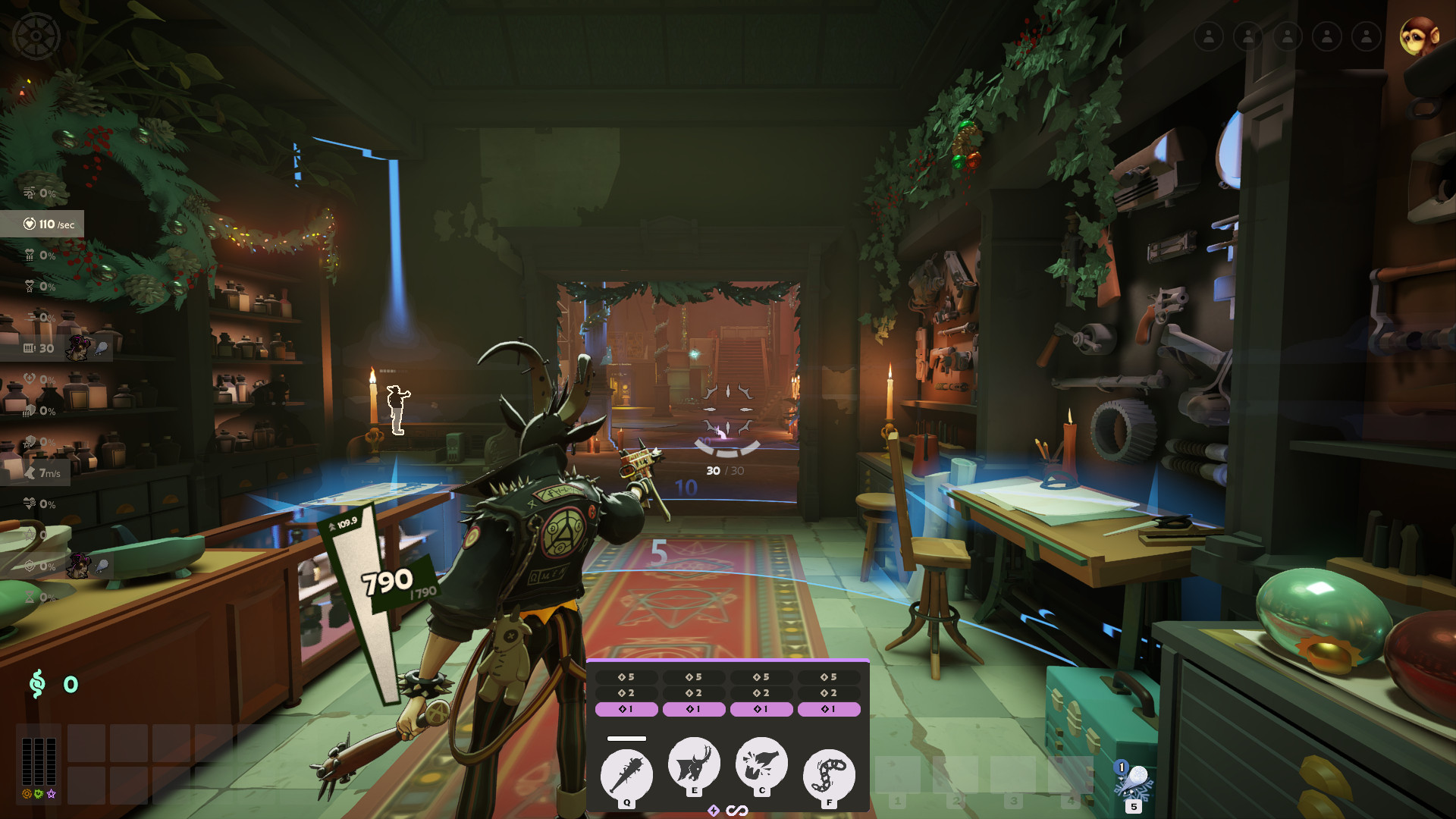1456x819 pixels.
Task: Use the snowball item icon
Action: (1133, 783)
